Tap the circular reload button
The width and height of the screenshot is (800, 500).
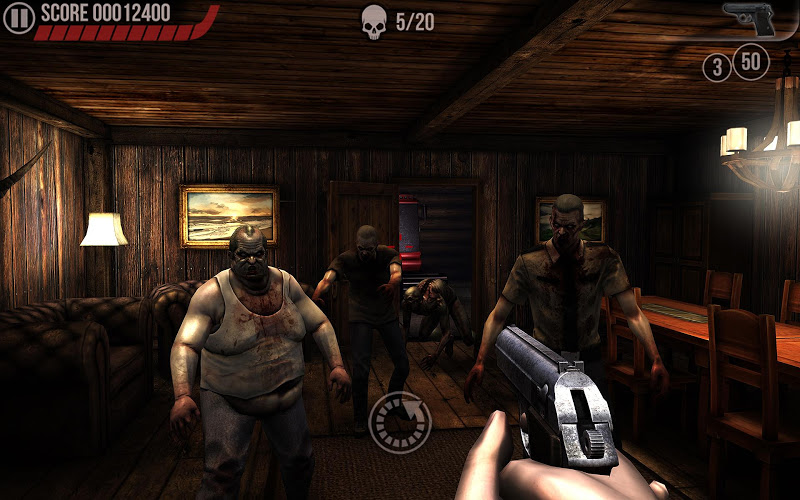coord(400,423)
